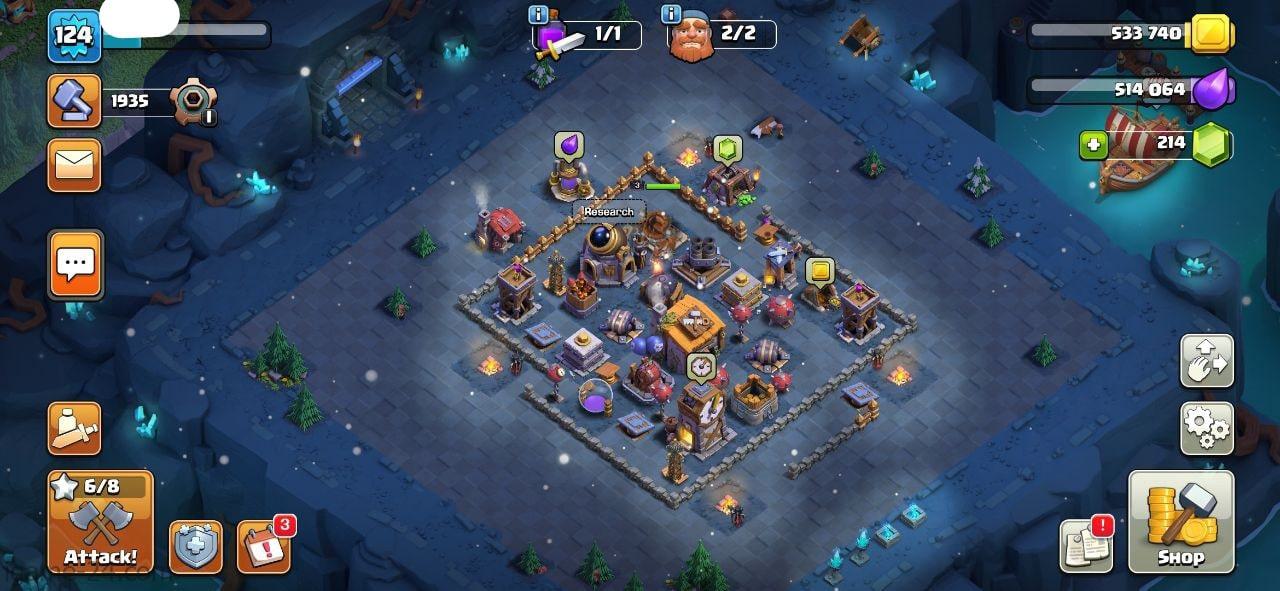
Task: Open the chat speech bubble
Action: click(x=75, y=265)
